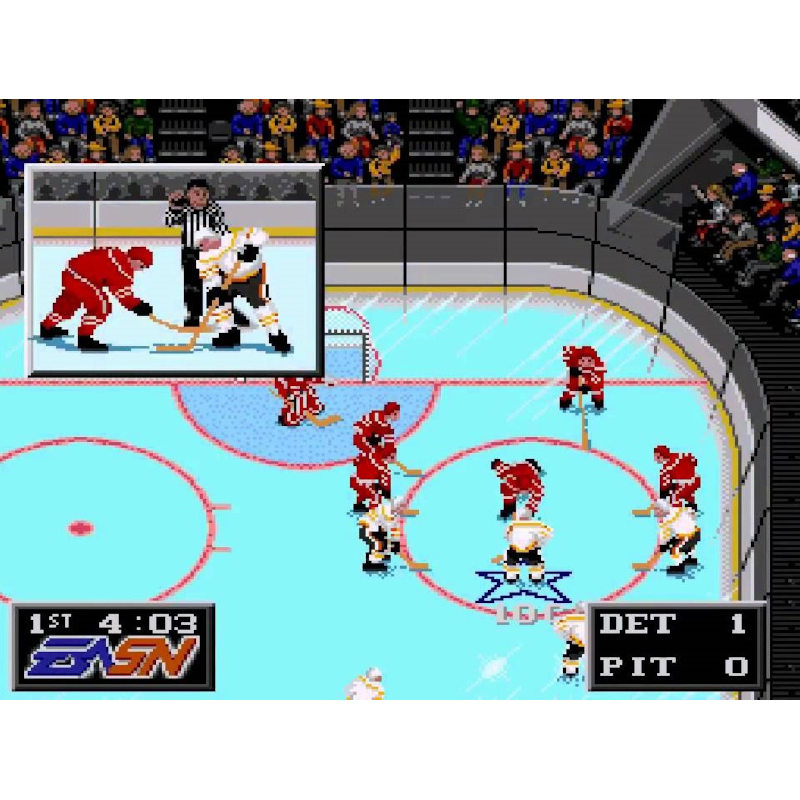Click the face-off close-up inset window
Viewport: 800px width, 800px height.
tap(174, 270)
